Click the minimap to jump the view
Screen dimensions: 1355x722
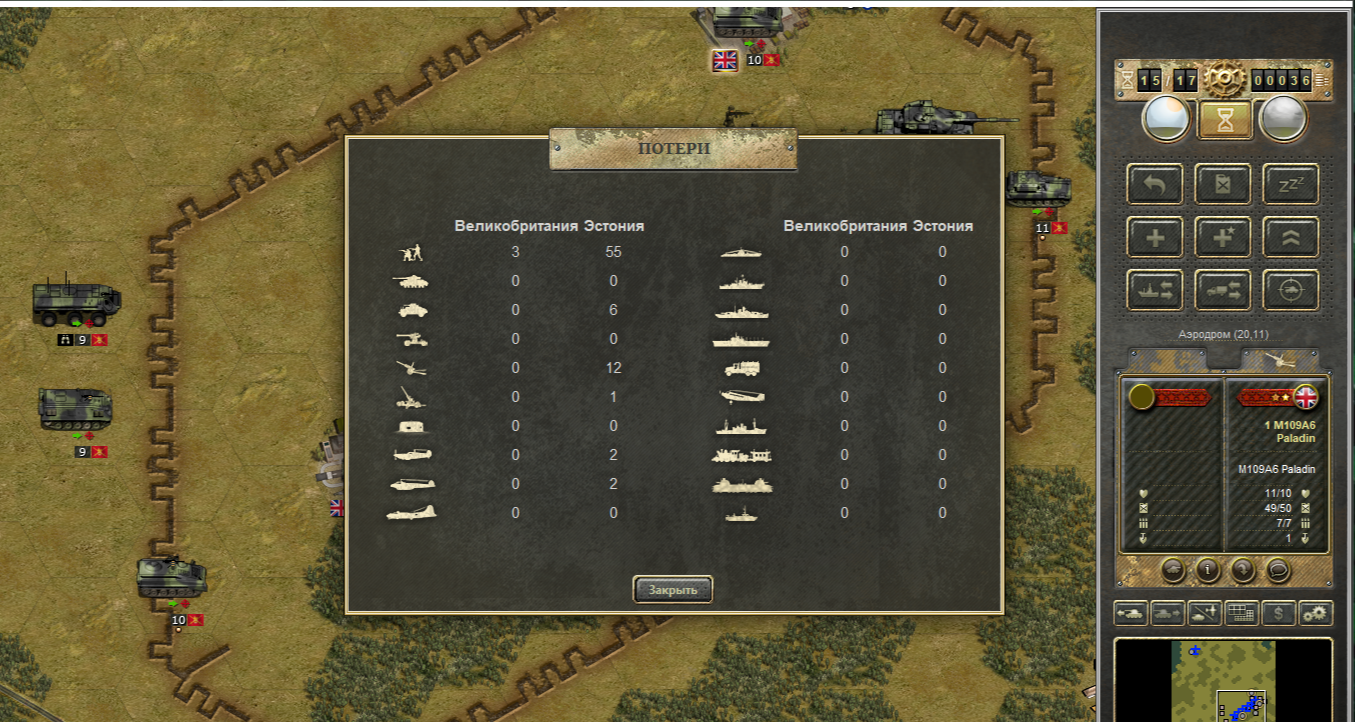(x=1222, y=680)
